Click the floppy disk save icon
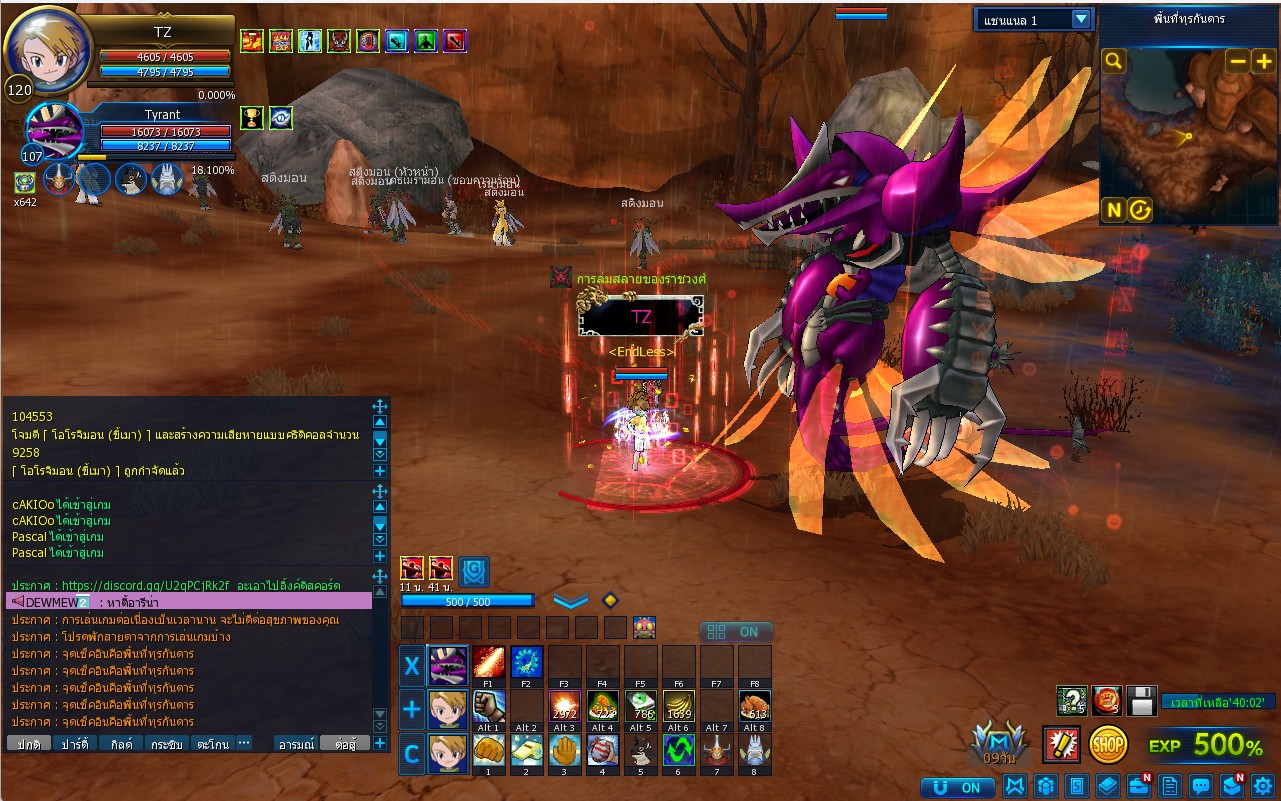 pyautogui.click(x=1142, y=701)
